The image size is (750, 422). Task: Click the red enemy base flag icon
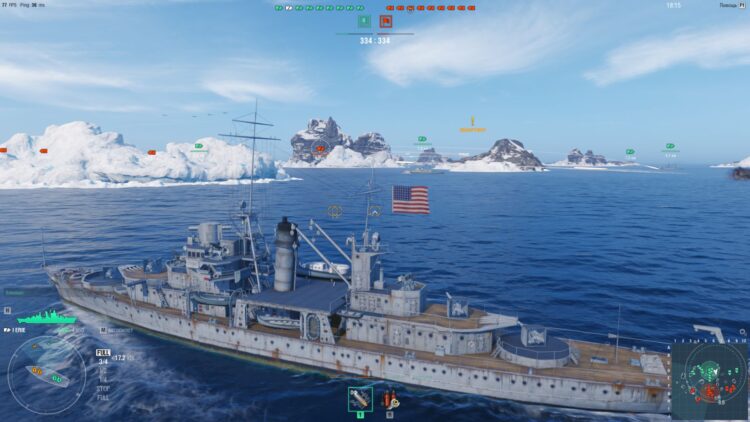(385, 21)
